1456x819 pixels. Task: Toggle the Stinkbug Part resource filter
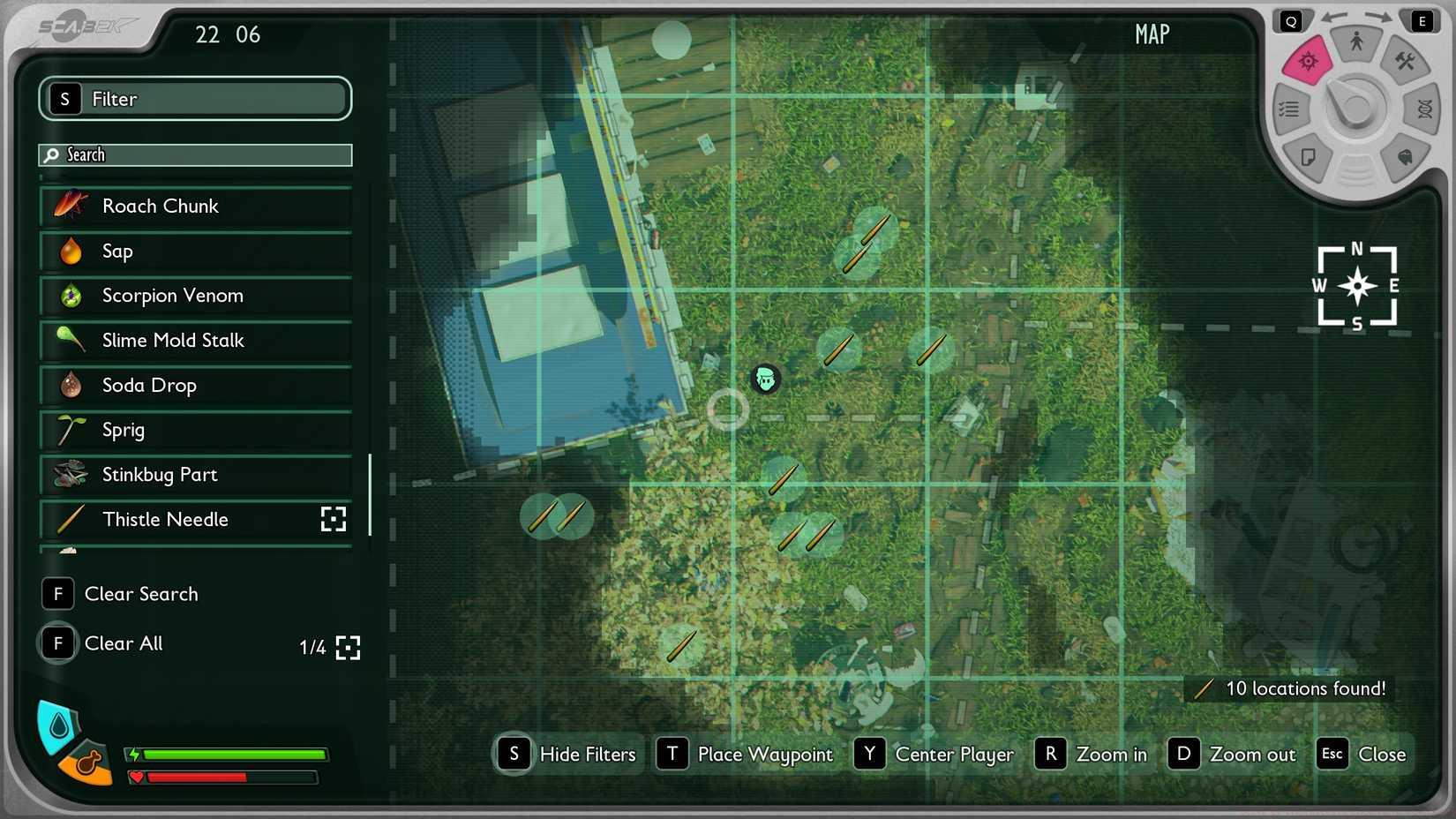pyautogui.click(x=196, y=475)
